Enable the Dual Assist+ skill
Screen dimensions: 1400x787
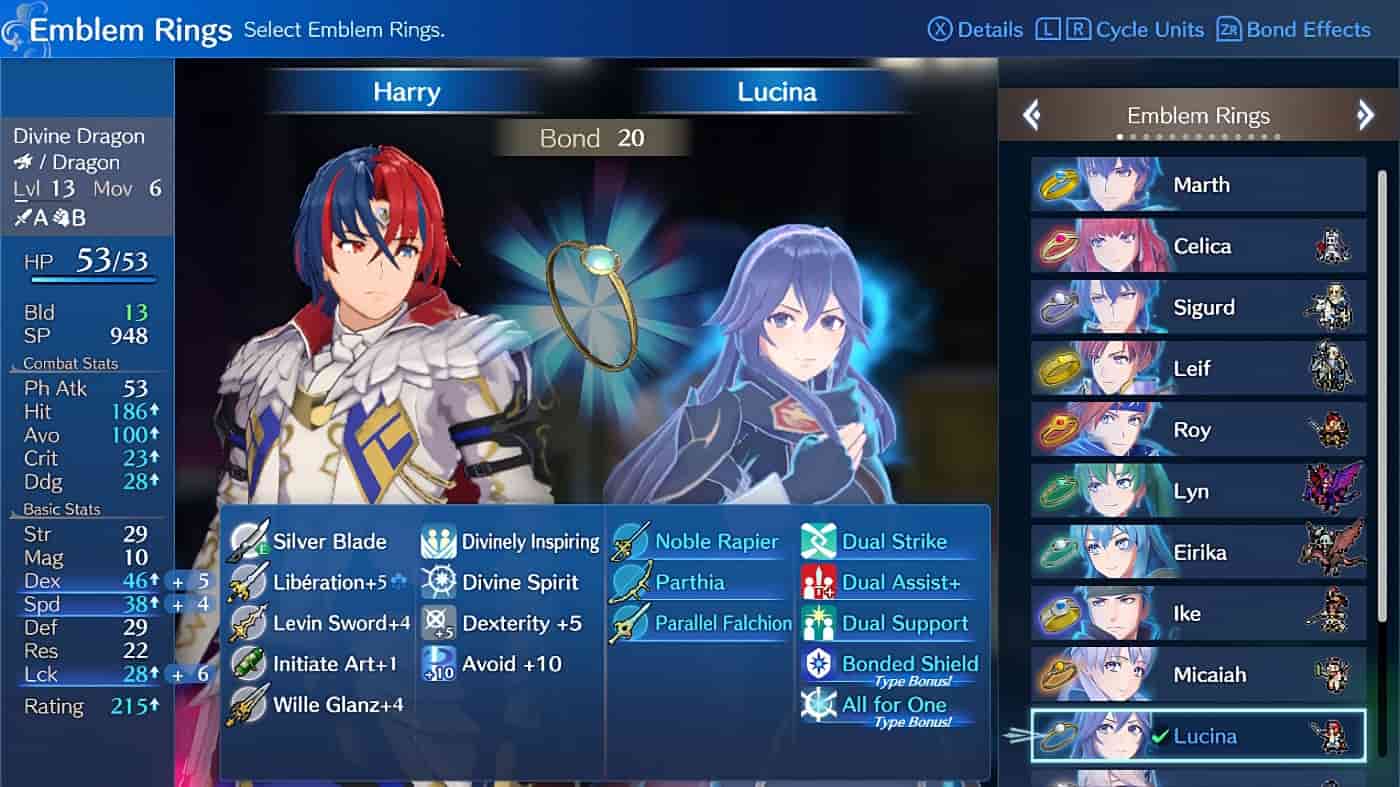819,582
